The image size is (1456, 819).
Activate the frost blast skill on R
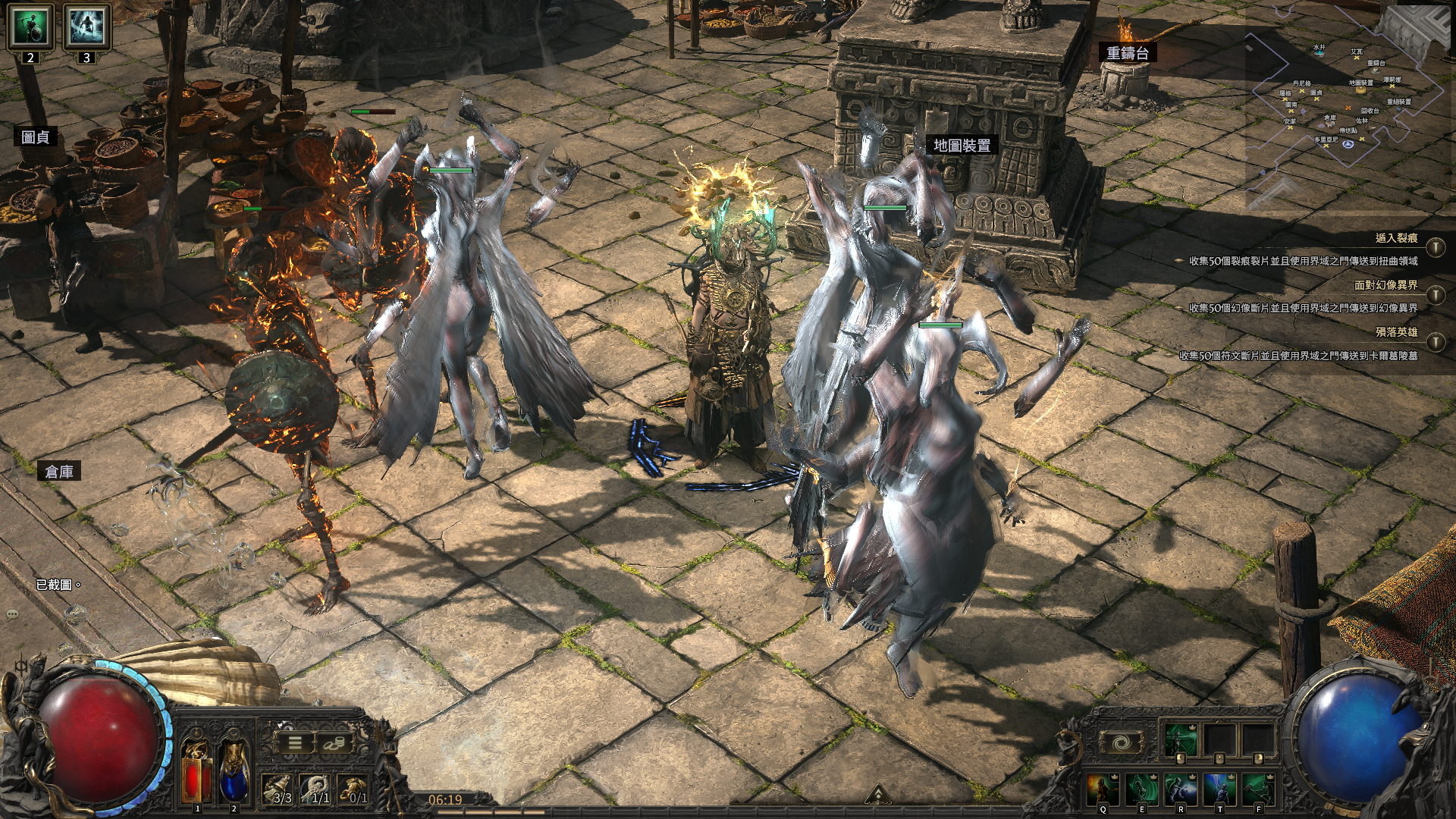[x=1181, y=789]
